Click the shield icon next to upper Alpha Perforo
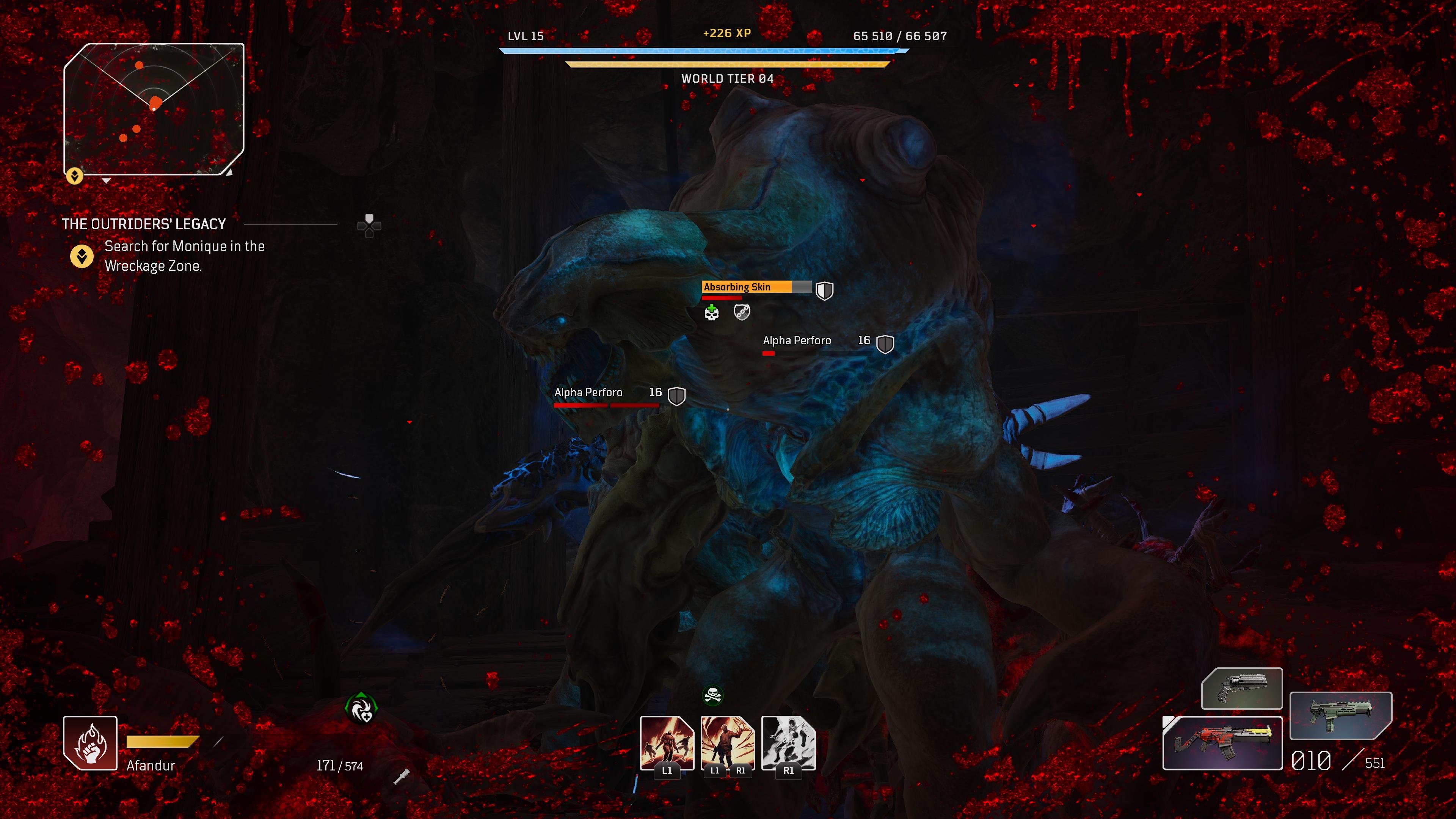 pyautogui.click(x=885, y=344)
